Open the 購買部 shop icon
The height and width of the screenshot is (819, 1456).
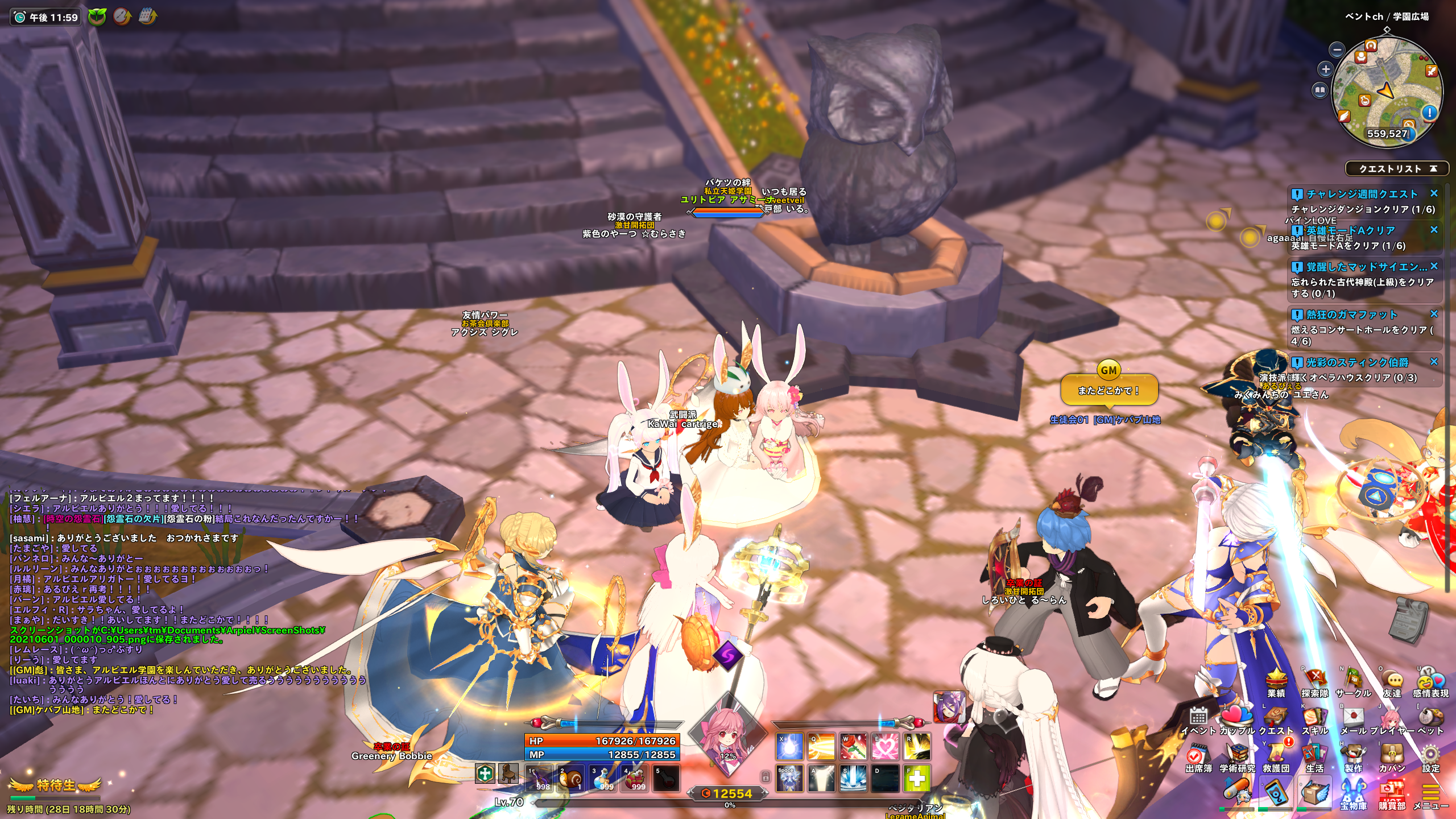1392,793
